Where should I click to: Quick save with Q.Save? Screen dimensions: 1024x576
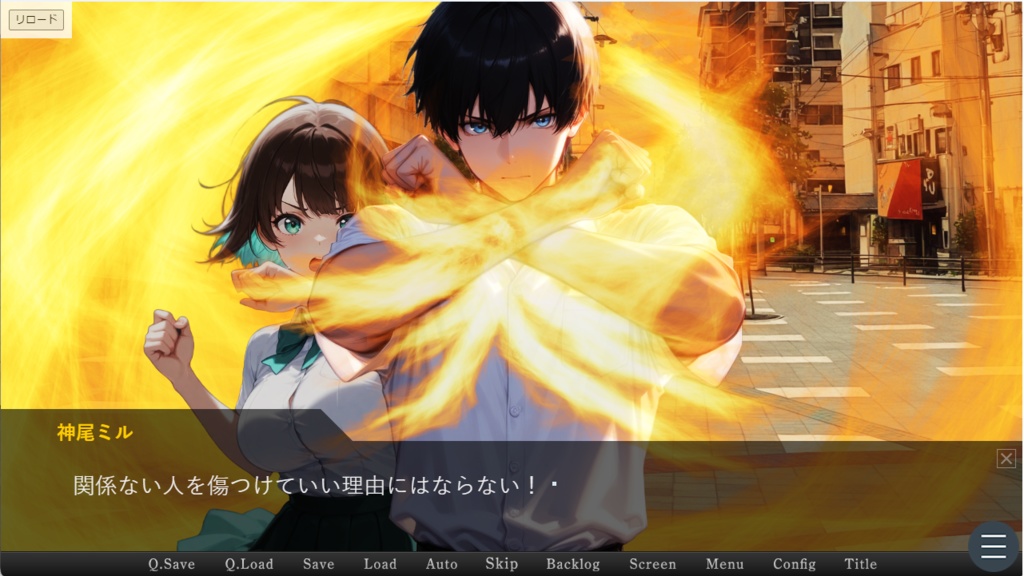point(171,564)
